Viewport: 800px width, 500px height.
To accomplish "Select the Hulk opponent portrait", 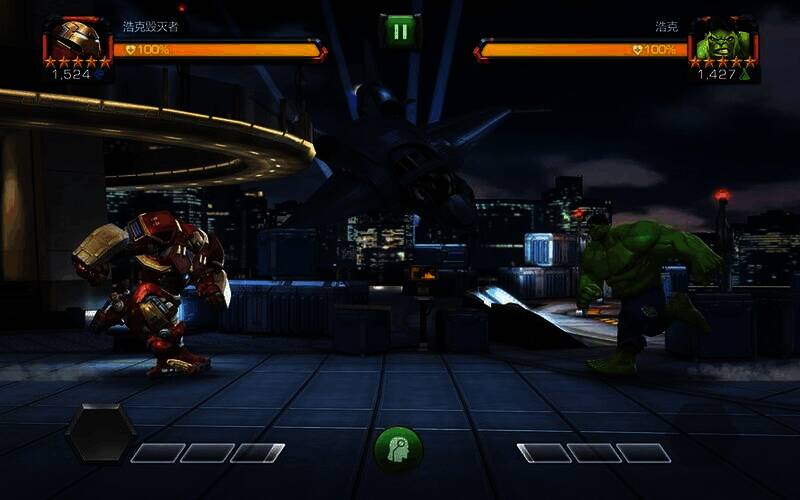I will pyautogui.click(x=724, y=41).
